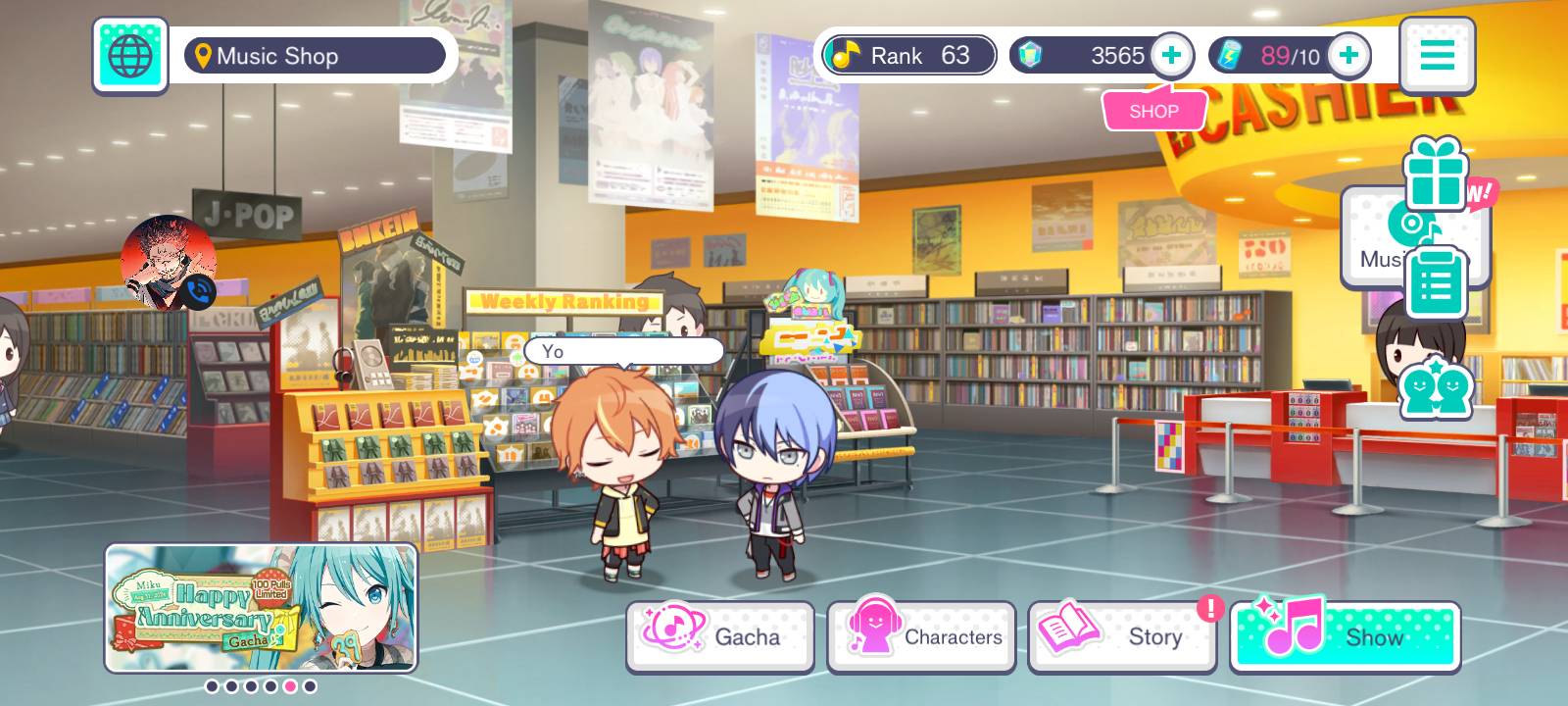
Task: Open the Happy Anniversary Gacha banner
Action: point(261,608)
